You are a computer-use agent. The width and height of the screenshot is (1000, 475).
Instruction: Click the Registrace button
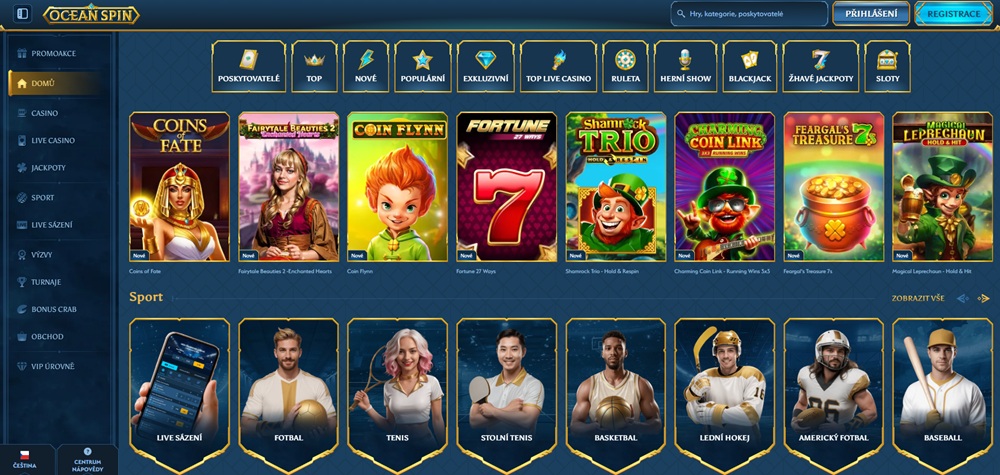(953, 14)
